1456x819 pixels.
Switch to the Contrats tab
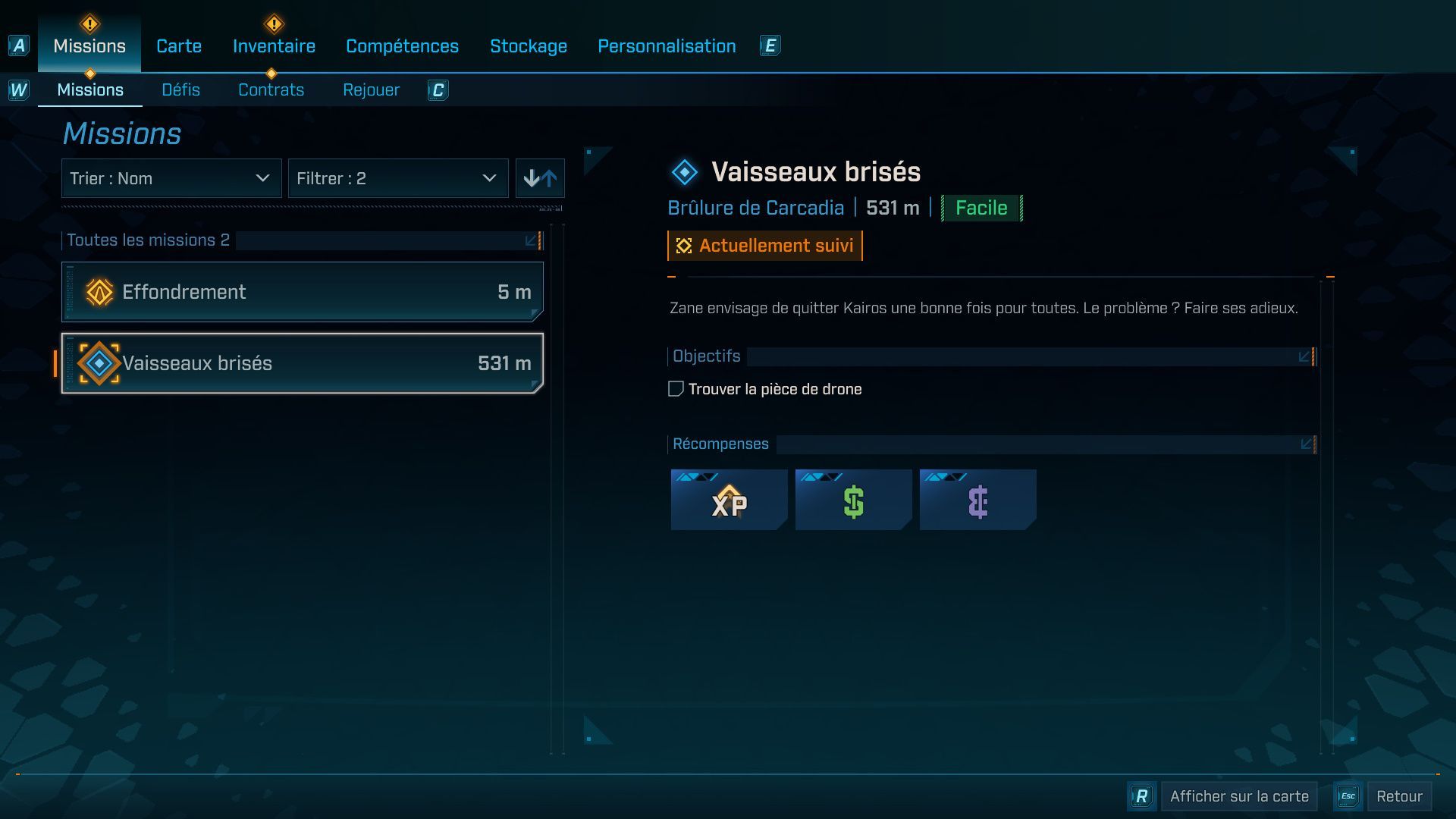(x=271, y=89)
